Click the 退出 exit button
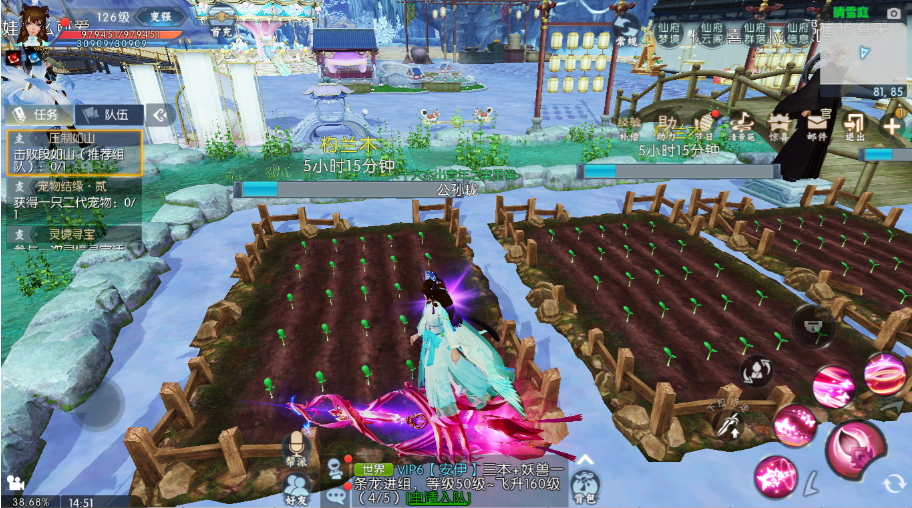This screenshot has height=508, width=912. 855,126
